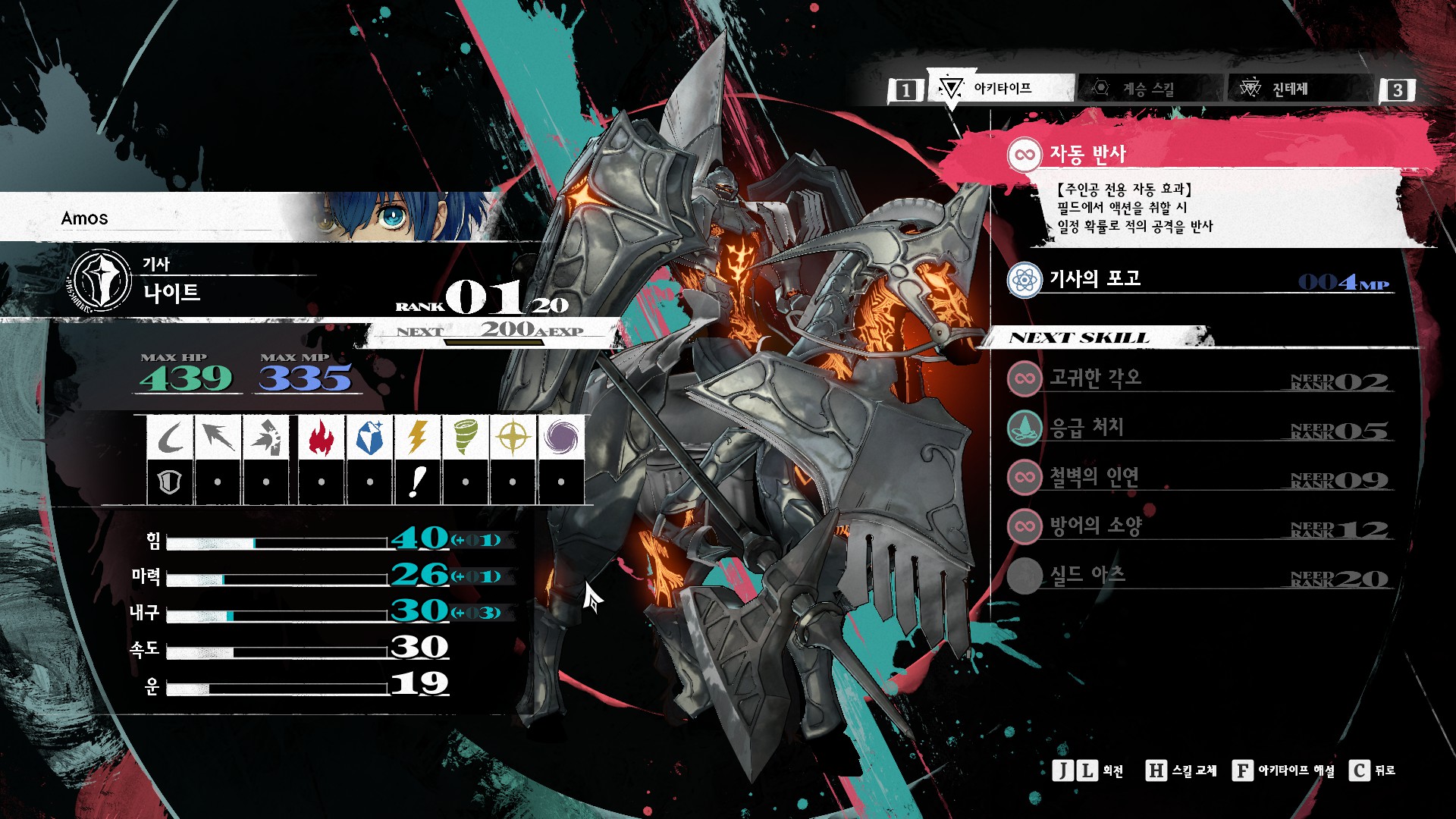This screenshot has height=819, width=1456.
Task: Click the Knight archetype emblem
Action: (x=101, y=280)
